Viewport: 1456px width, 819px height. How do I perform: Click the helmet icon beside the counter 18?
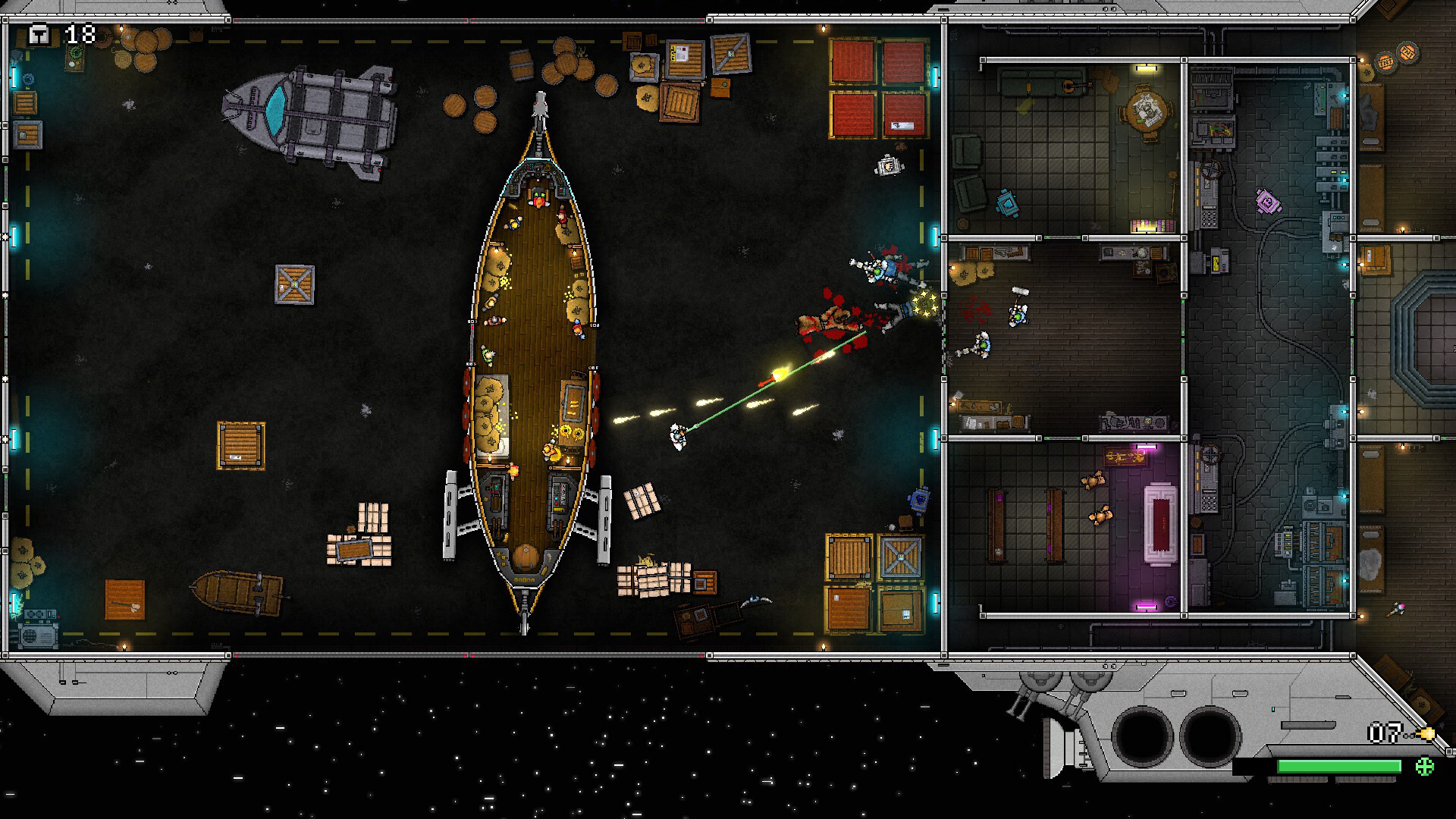[x=39, y=33]
